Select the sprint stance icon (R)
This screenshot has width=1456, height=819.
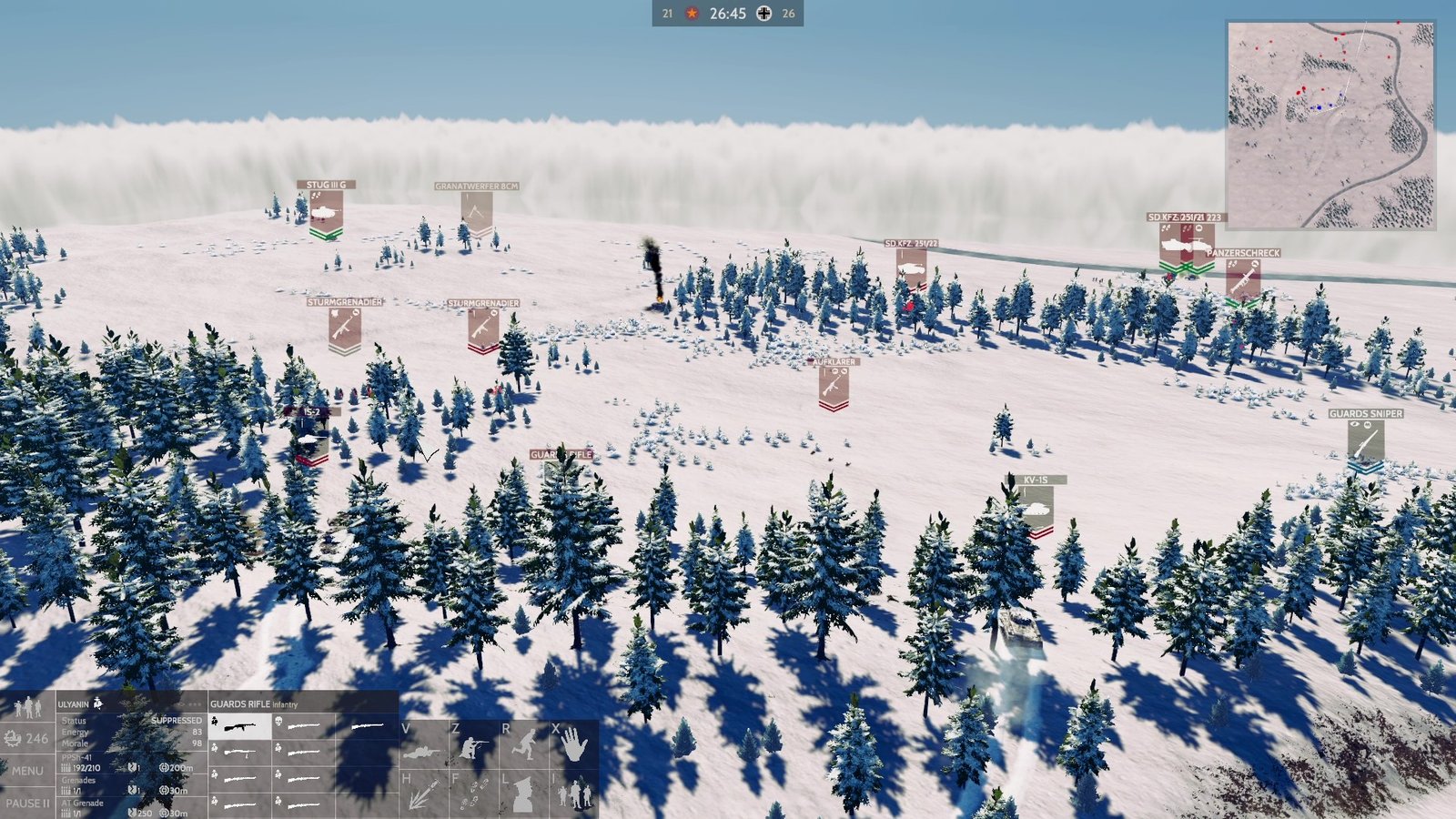525,744
